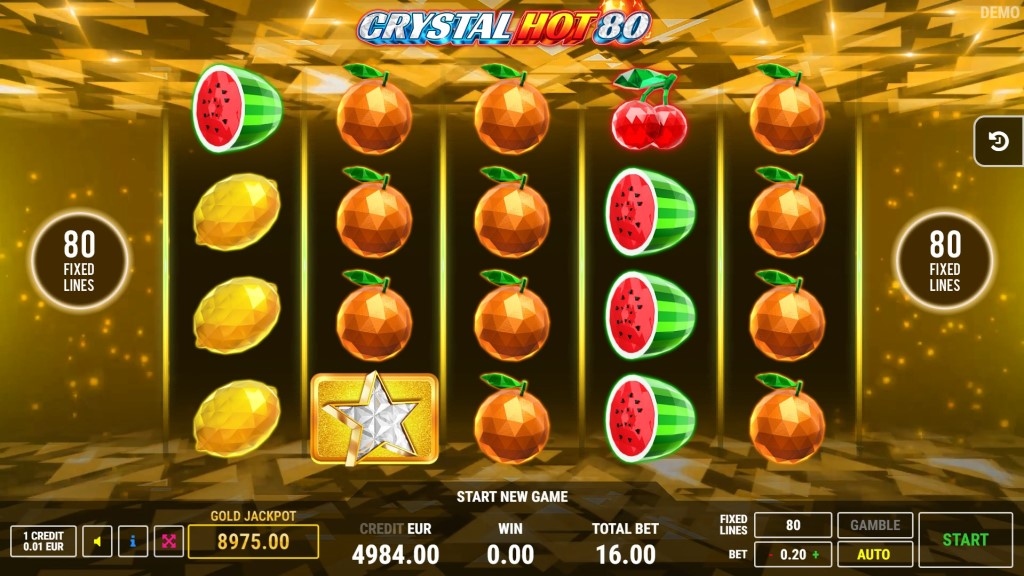
Task: Click the GAMBLE button
Action: coord(875,525)
